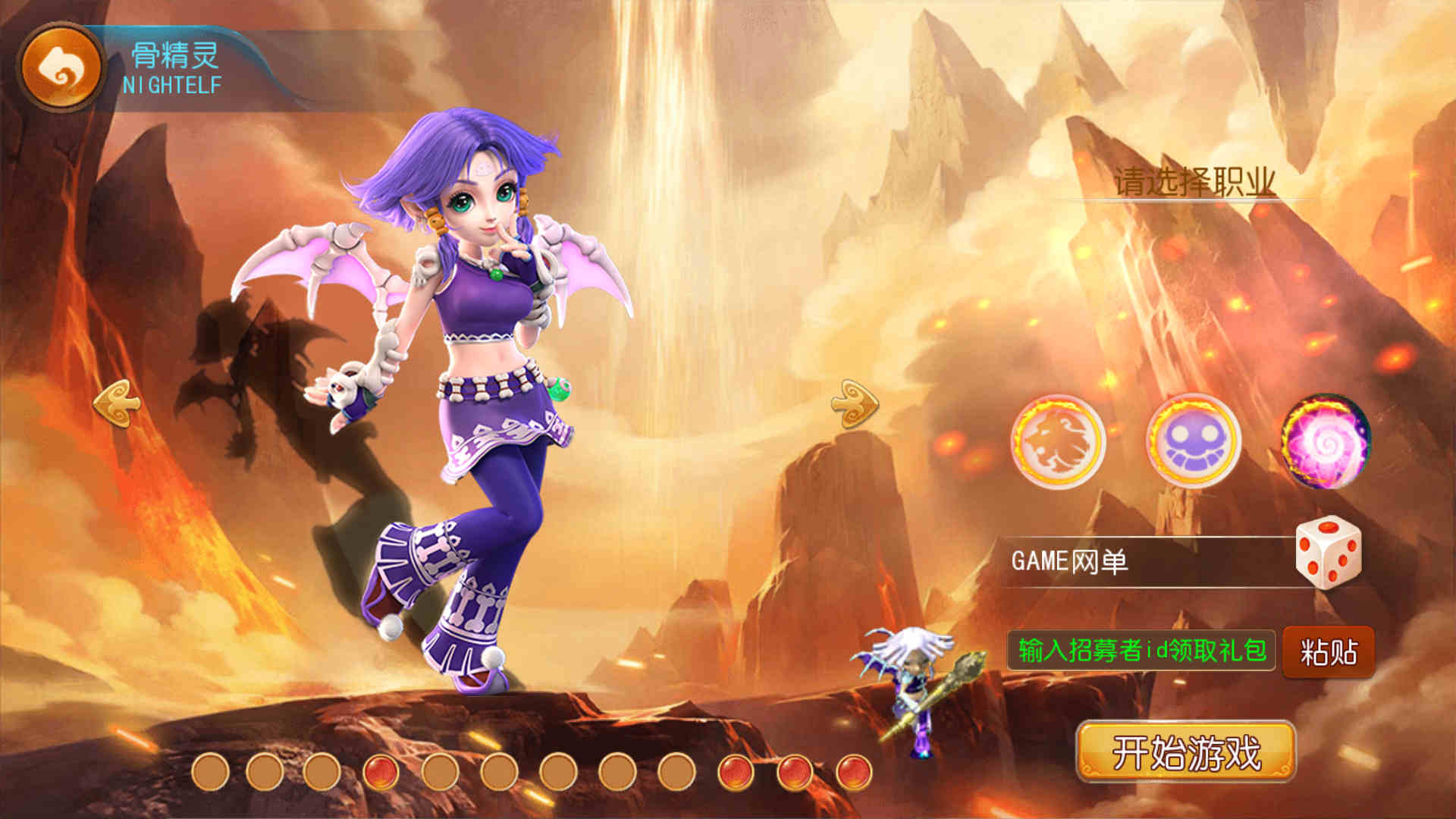Select the lion emblem profession icon
The width and height of the screenshot is (1456, 819).
[x=1058, y=441]
